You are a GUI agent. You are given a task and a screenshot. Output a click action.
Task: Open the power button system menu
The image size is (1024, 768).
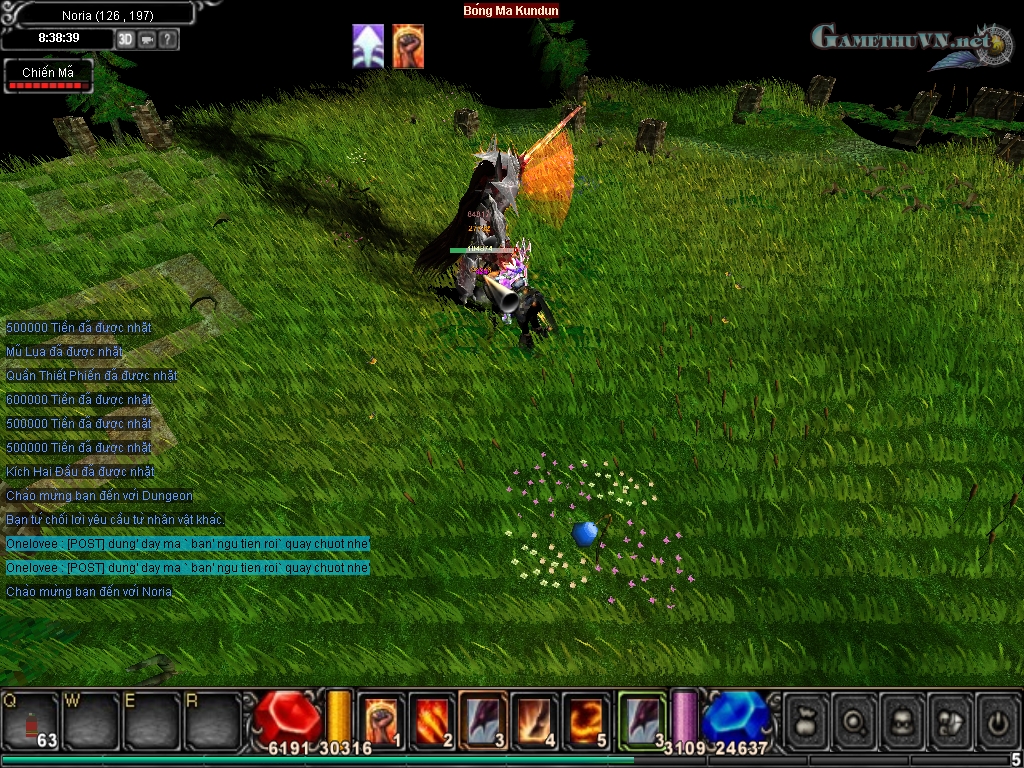click(x=998, y=719)
